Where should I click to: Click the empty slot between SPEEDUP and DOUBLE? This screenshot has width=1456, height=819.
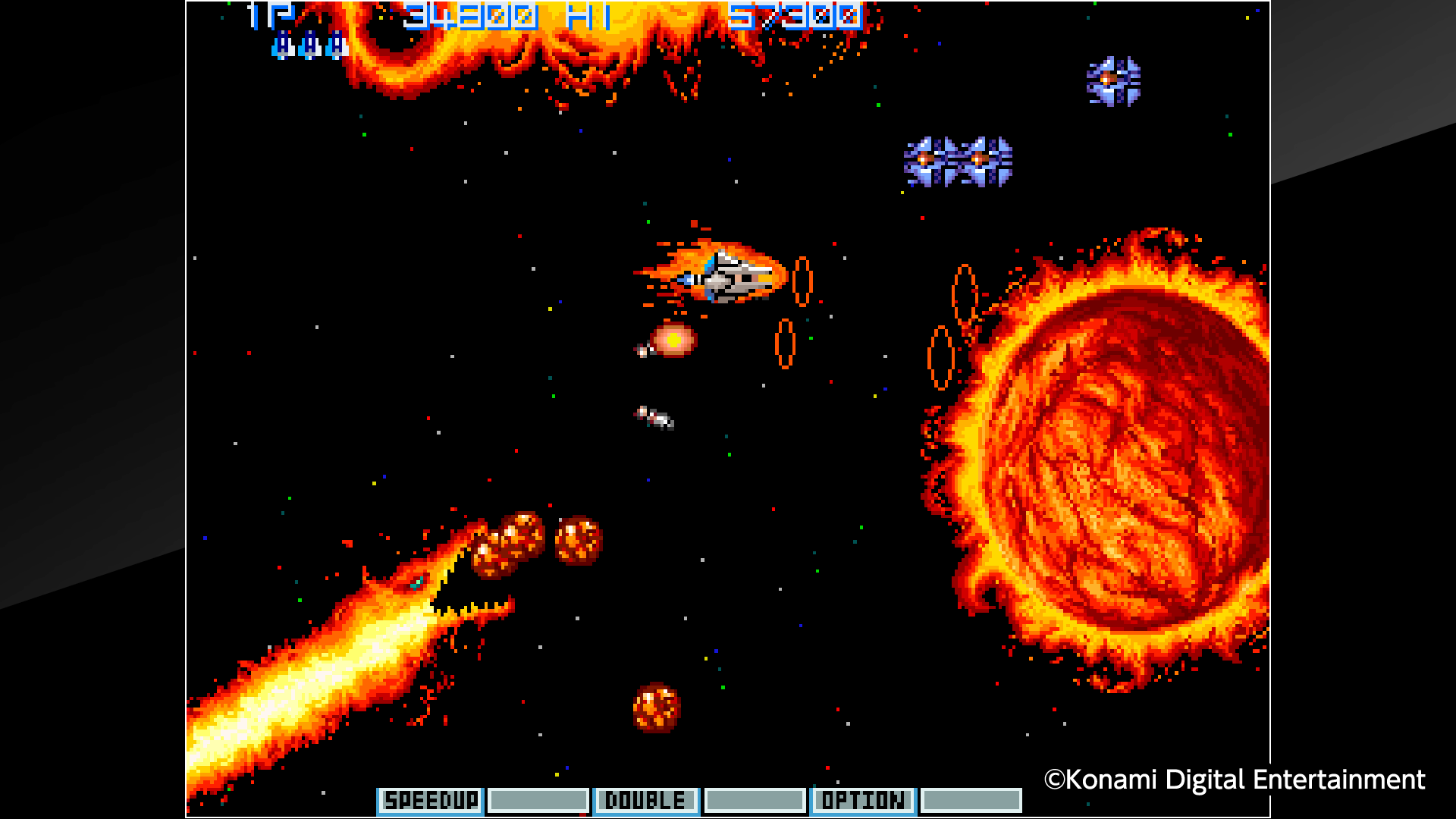[x=538, y=799]
